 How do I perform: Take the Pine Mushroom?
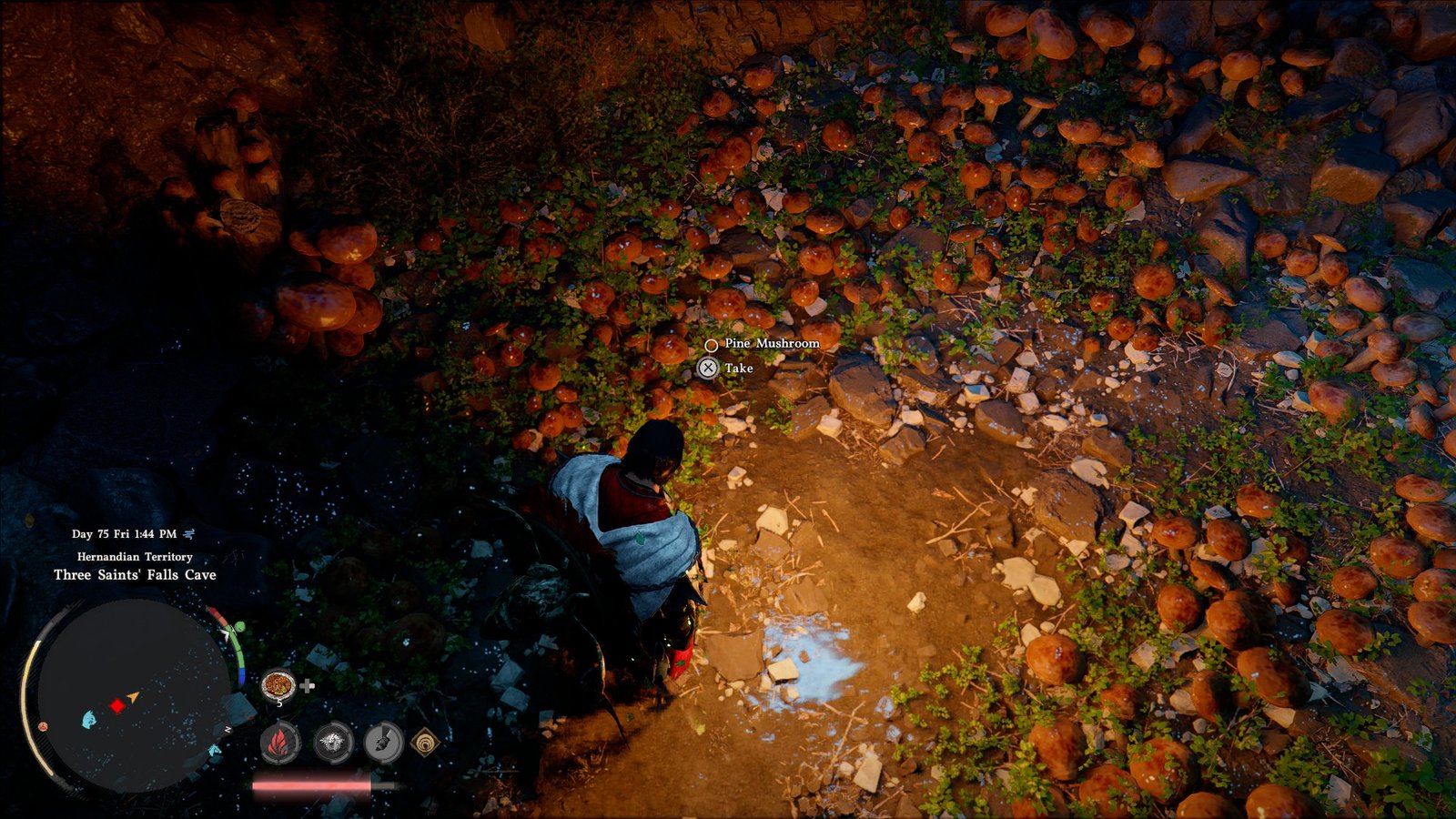708,368
